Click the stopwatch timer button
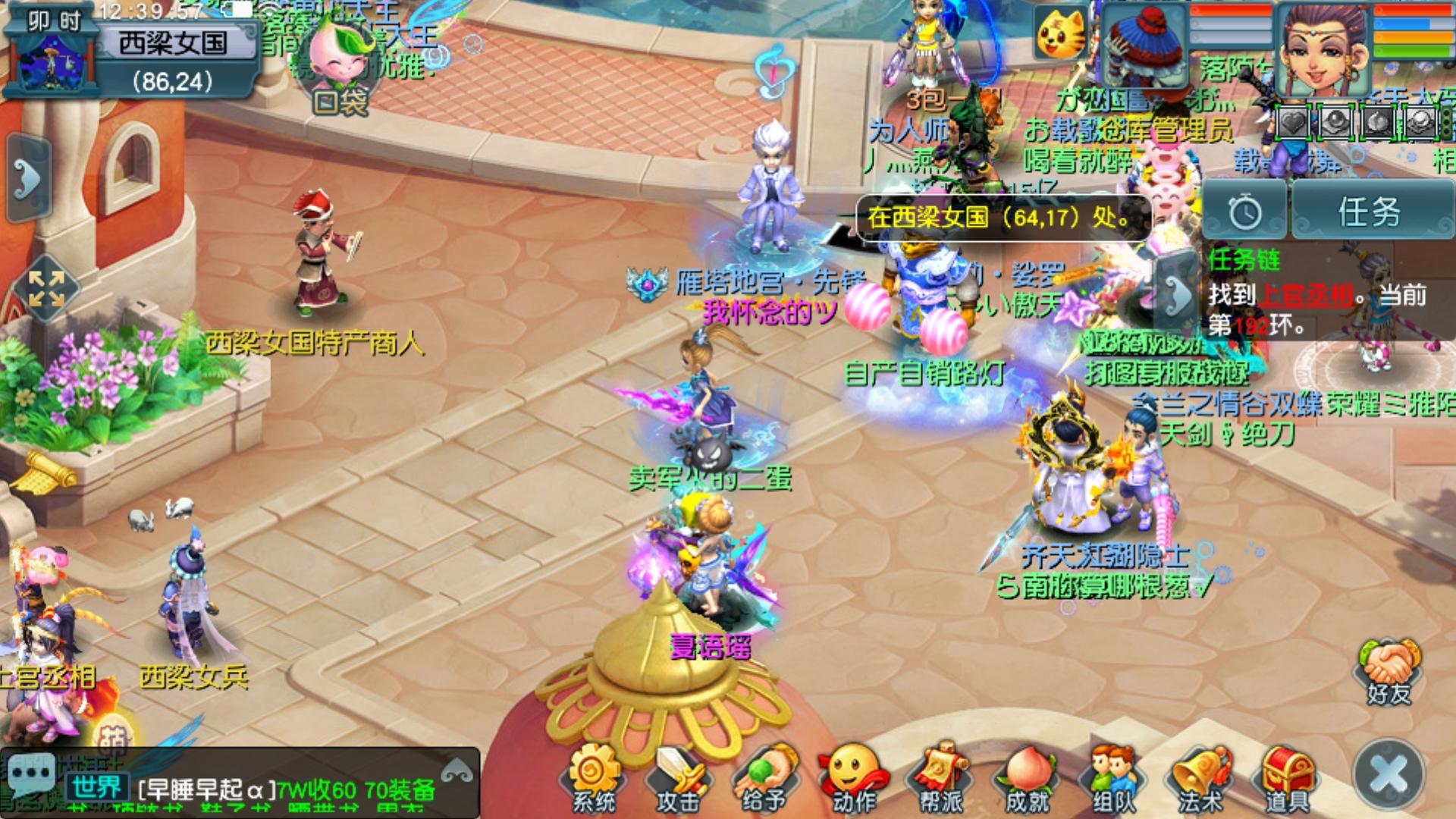The height and width of the screenshot is (819, 1456). click(1244, 212)
